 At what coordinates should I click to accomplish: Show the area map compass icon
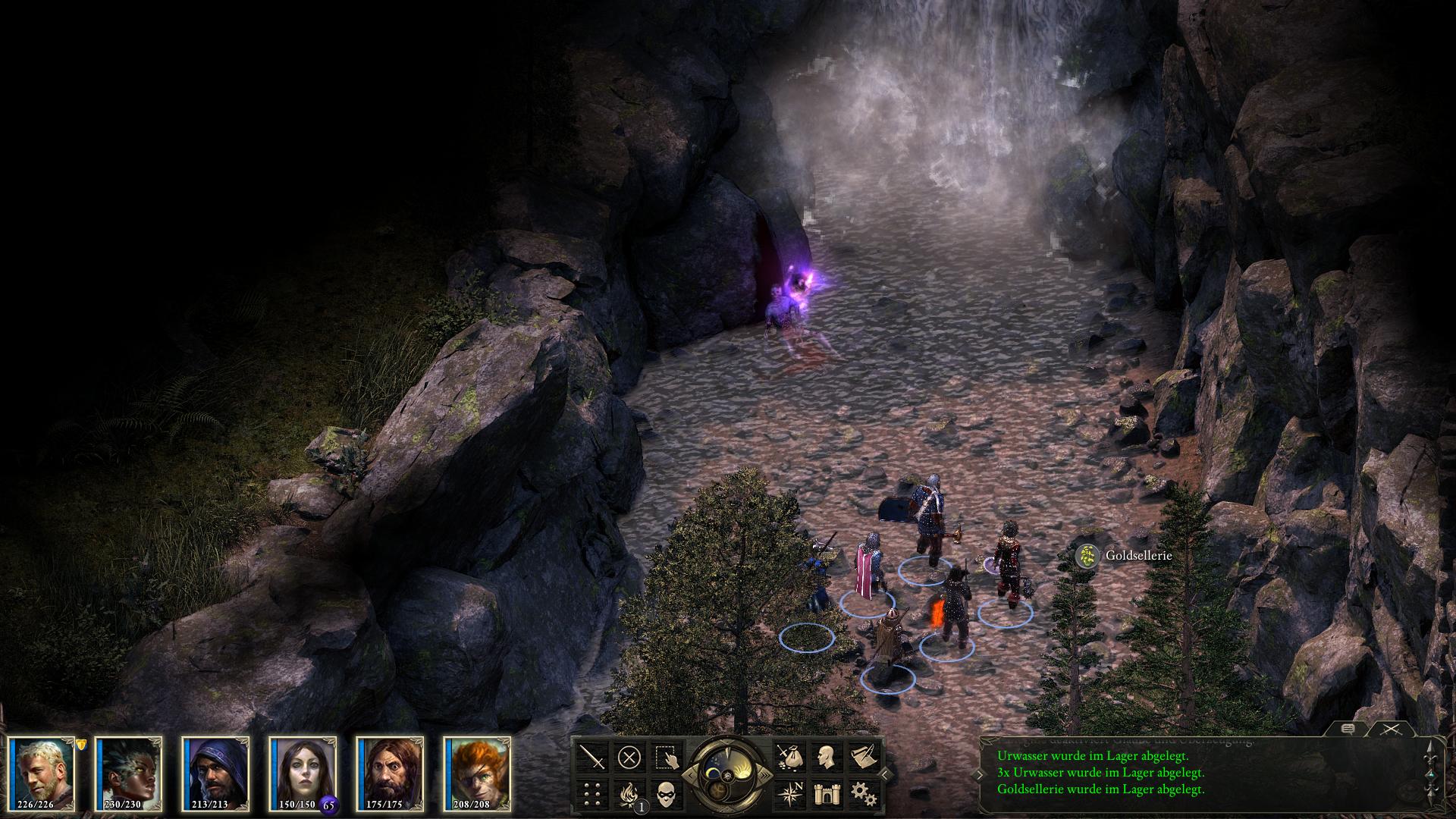pyautogui.click(x=788, y=794)
